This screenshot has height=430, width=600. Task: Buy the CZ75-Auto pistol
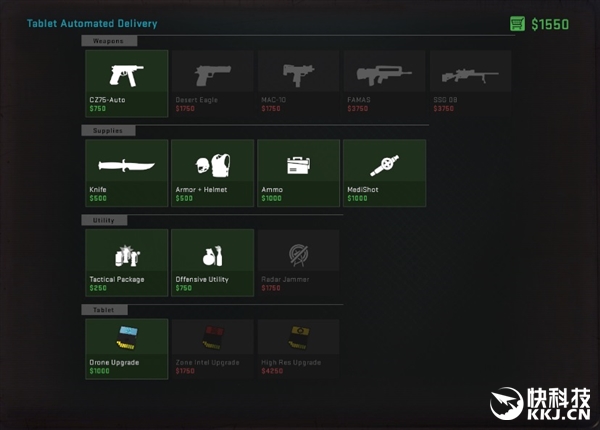tap(126, 82)
